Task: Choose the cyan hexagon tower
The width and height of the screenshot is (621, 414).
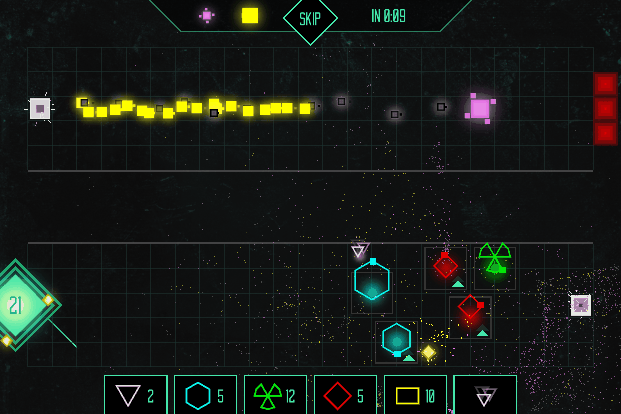Action: pyautogui.click(x=205, y=395)
